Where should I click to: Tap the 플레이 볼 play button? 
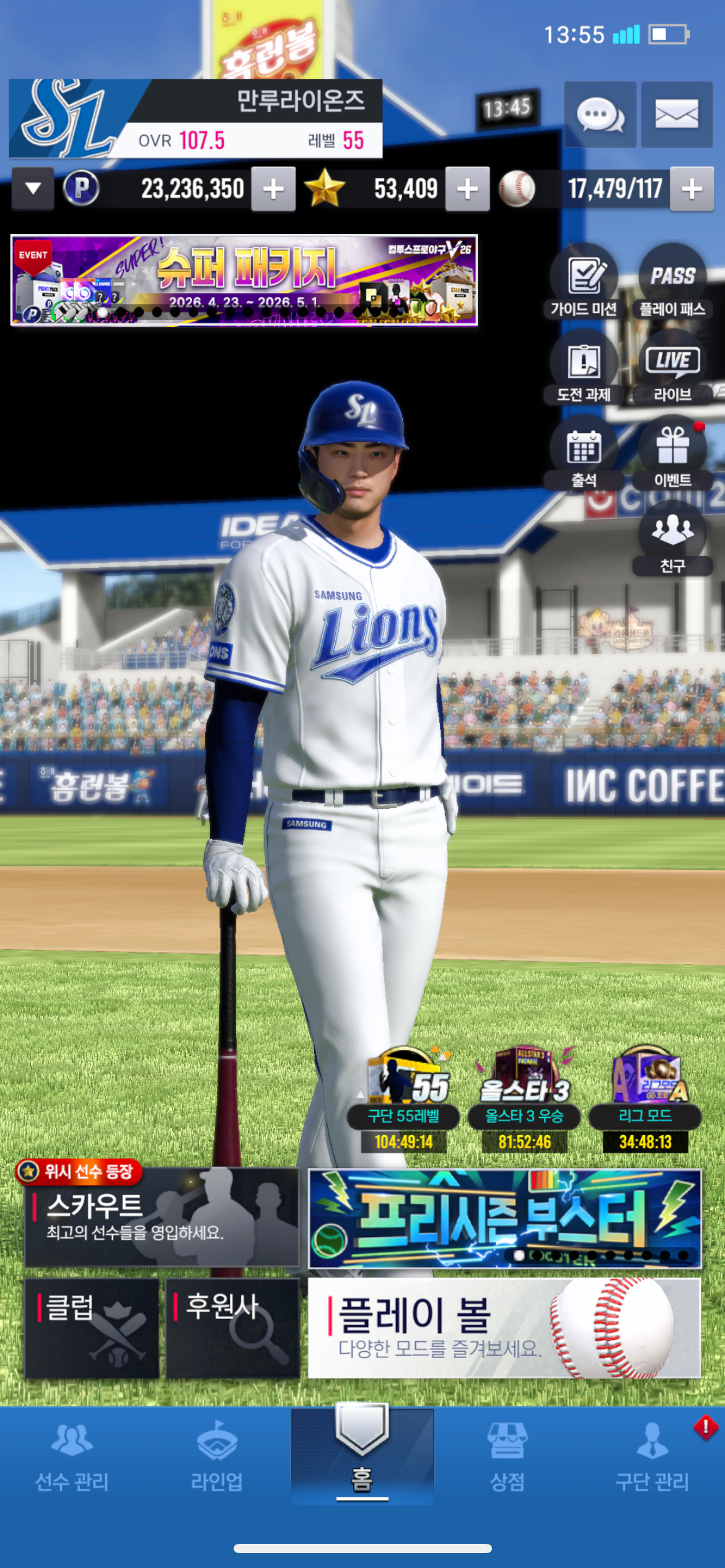(x=504, y=1328)
